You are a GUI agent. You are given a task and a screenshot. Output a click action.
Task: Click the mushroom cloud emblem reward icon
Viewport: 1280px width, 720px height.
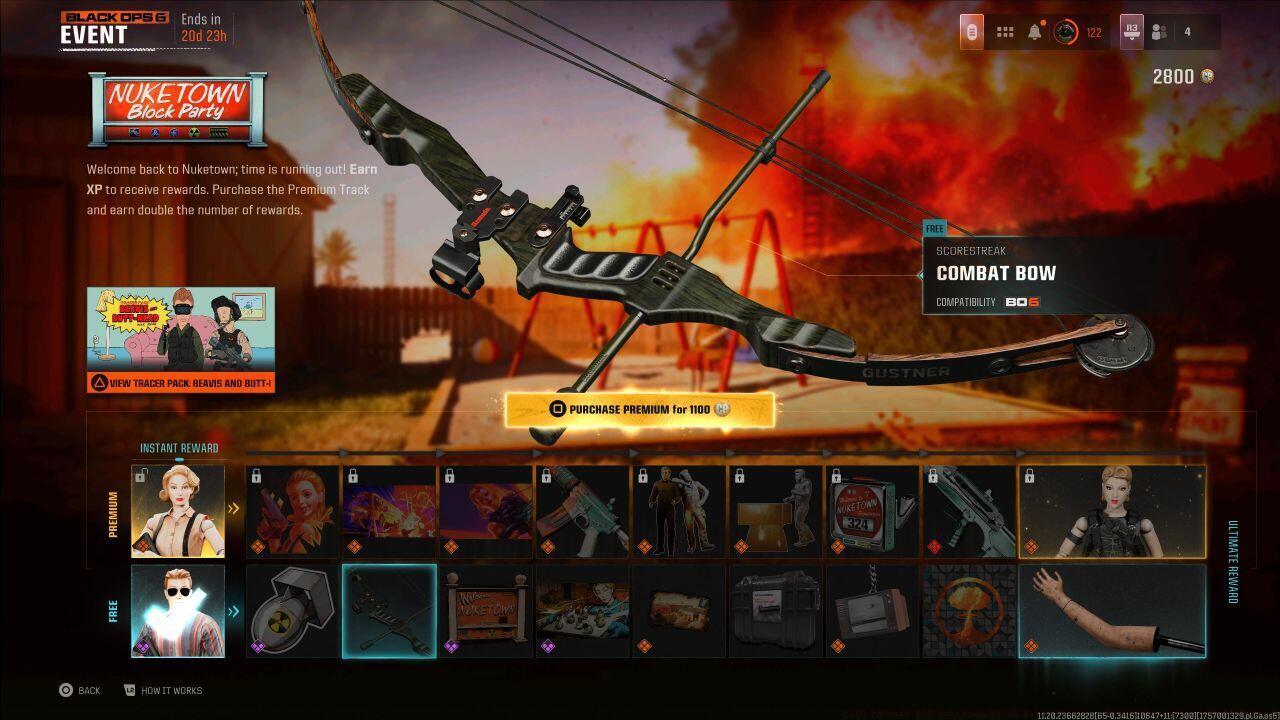pyautogui.click(x=969, y=611)
